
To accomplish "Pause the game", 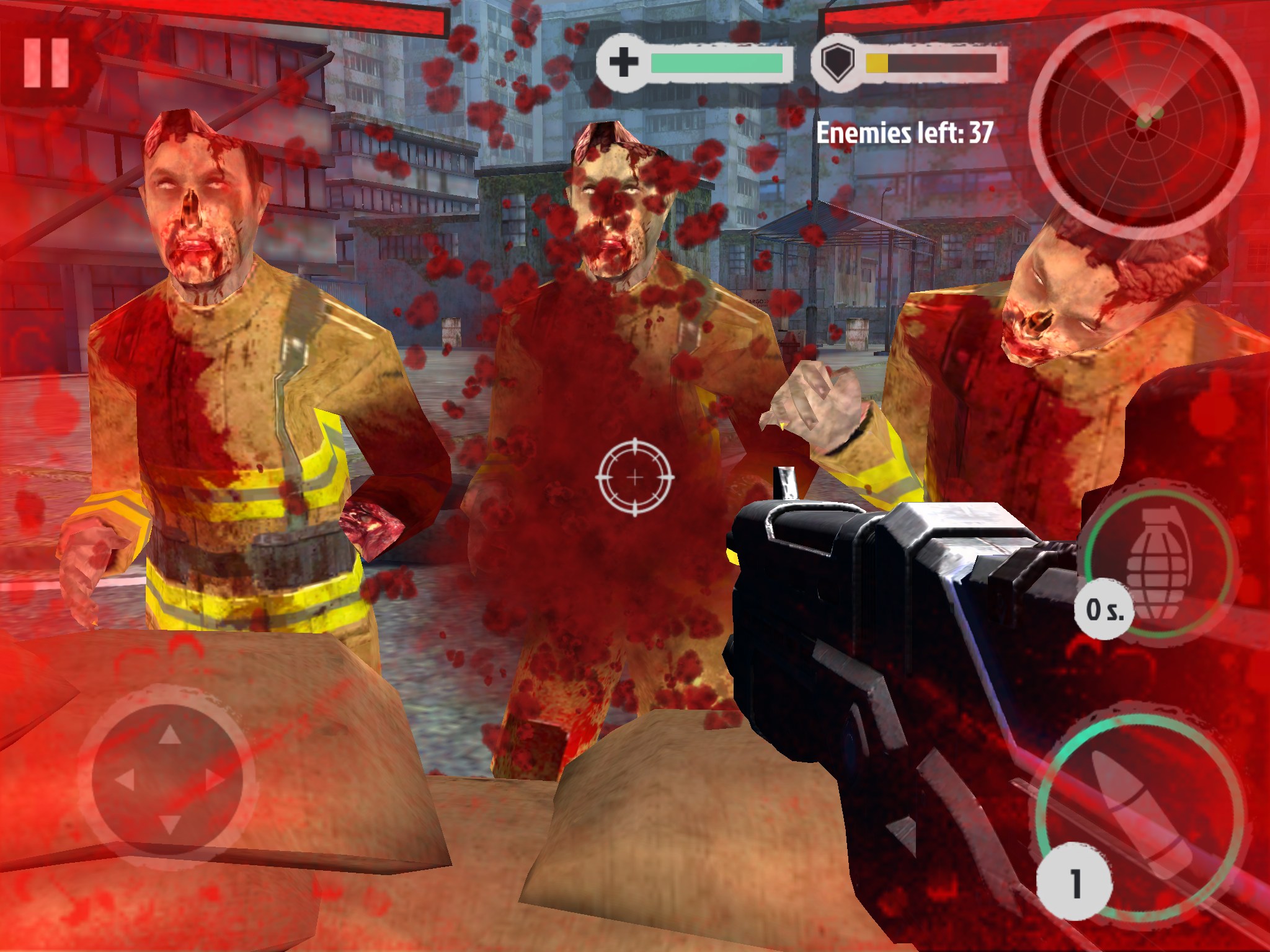I will (x=47, y=63).
